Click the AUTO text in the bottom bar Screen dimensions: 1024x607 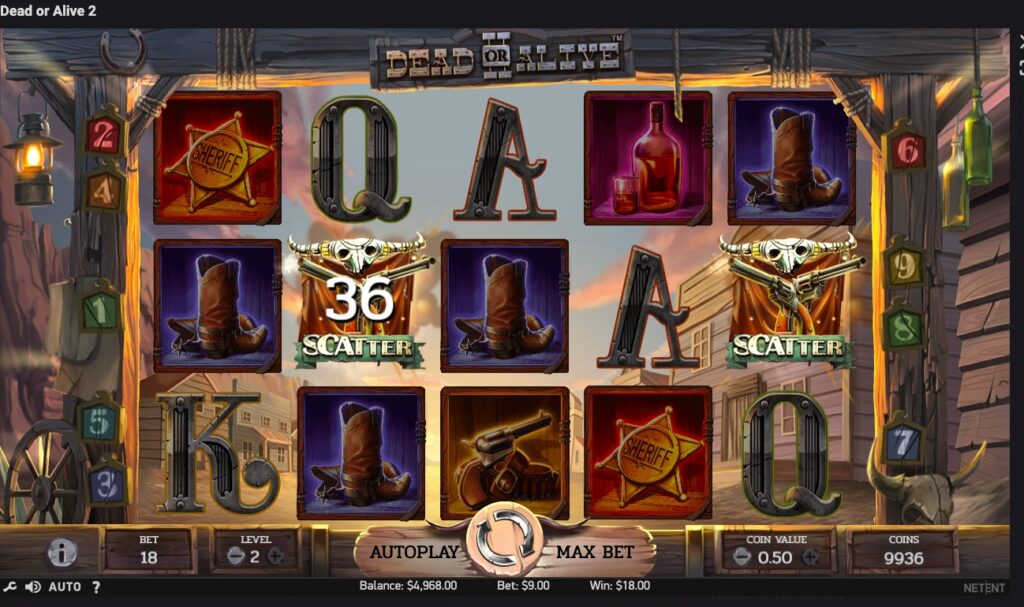[65, 587]
